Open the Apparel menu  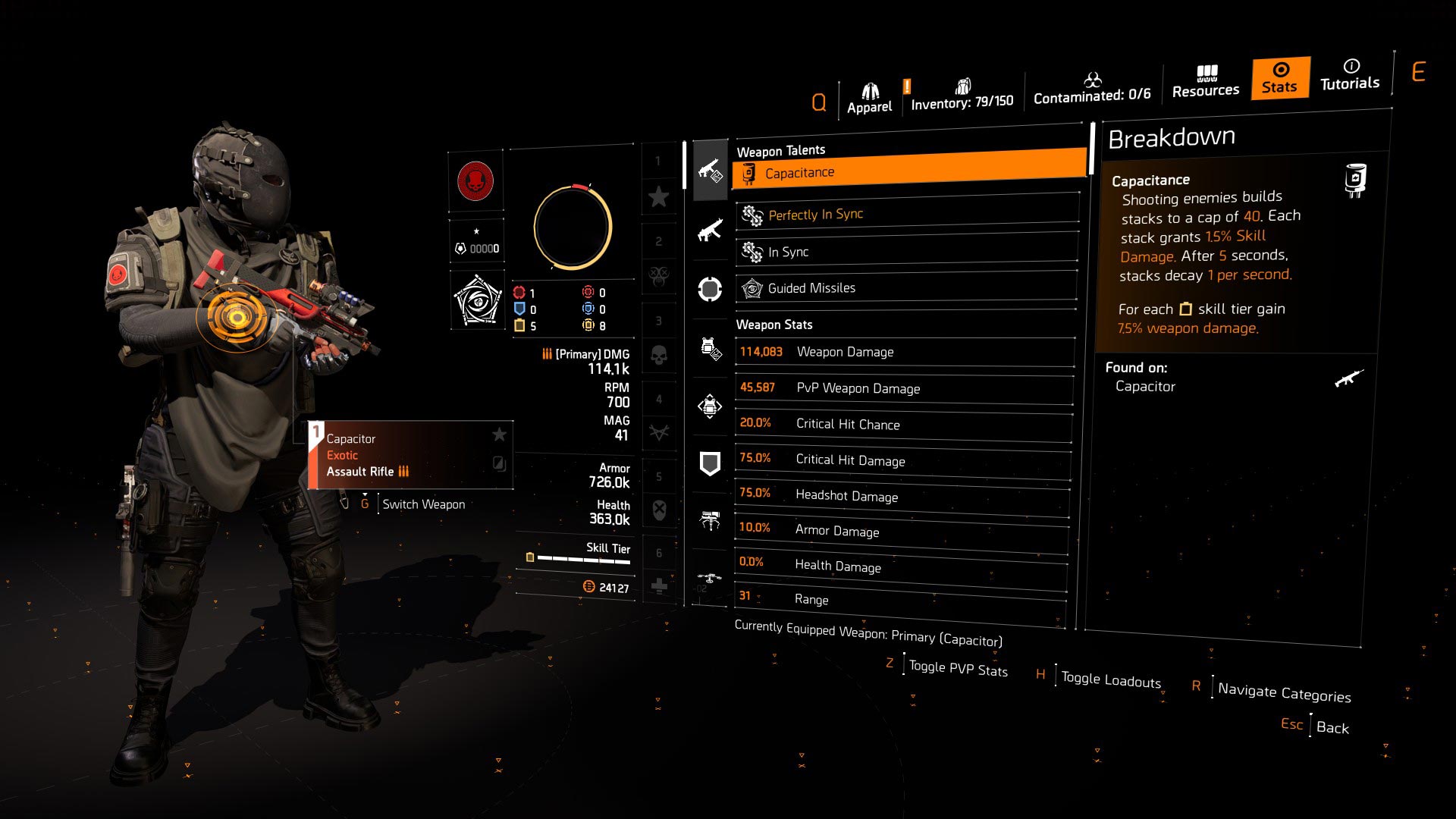(869, 95)
